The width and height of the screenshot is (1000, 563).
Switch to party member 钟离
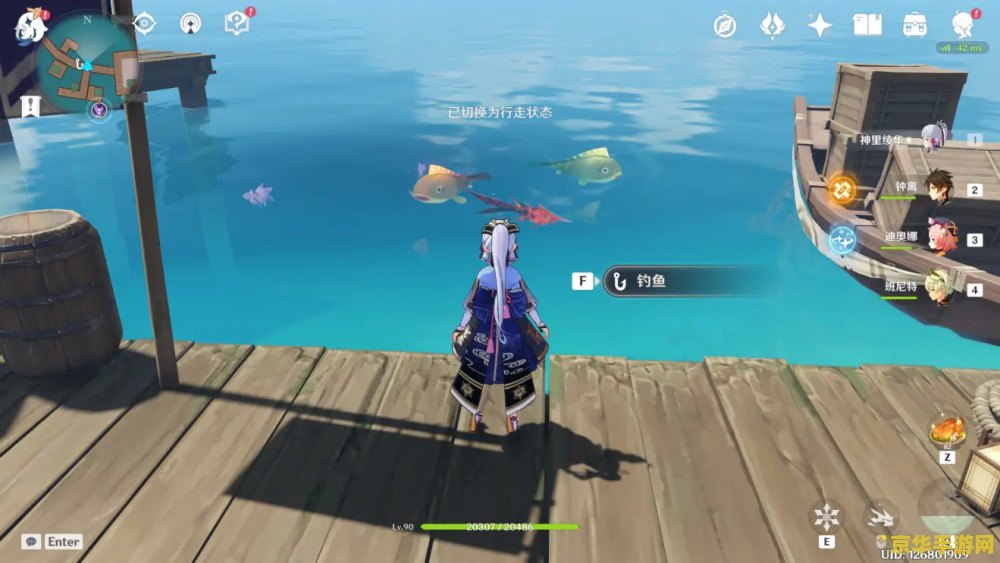(x=937, y=188)
